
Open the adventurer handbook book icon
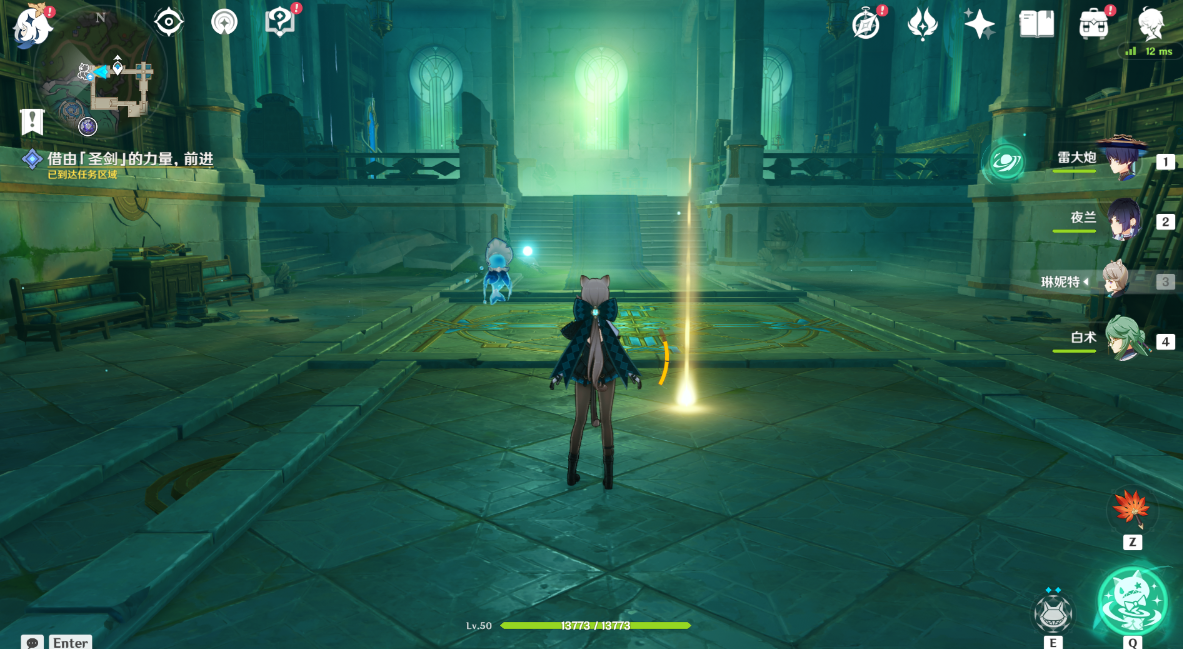pyautogui.click(x=1036, y=24)
